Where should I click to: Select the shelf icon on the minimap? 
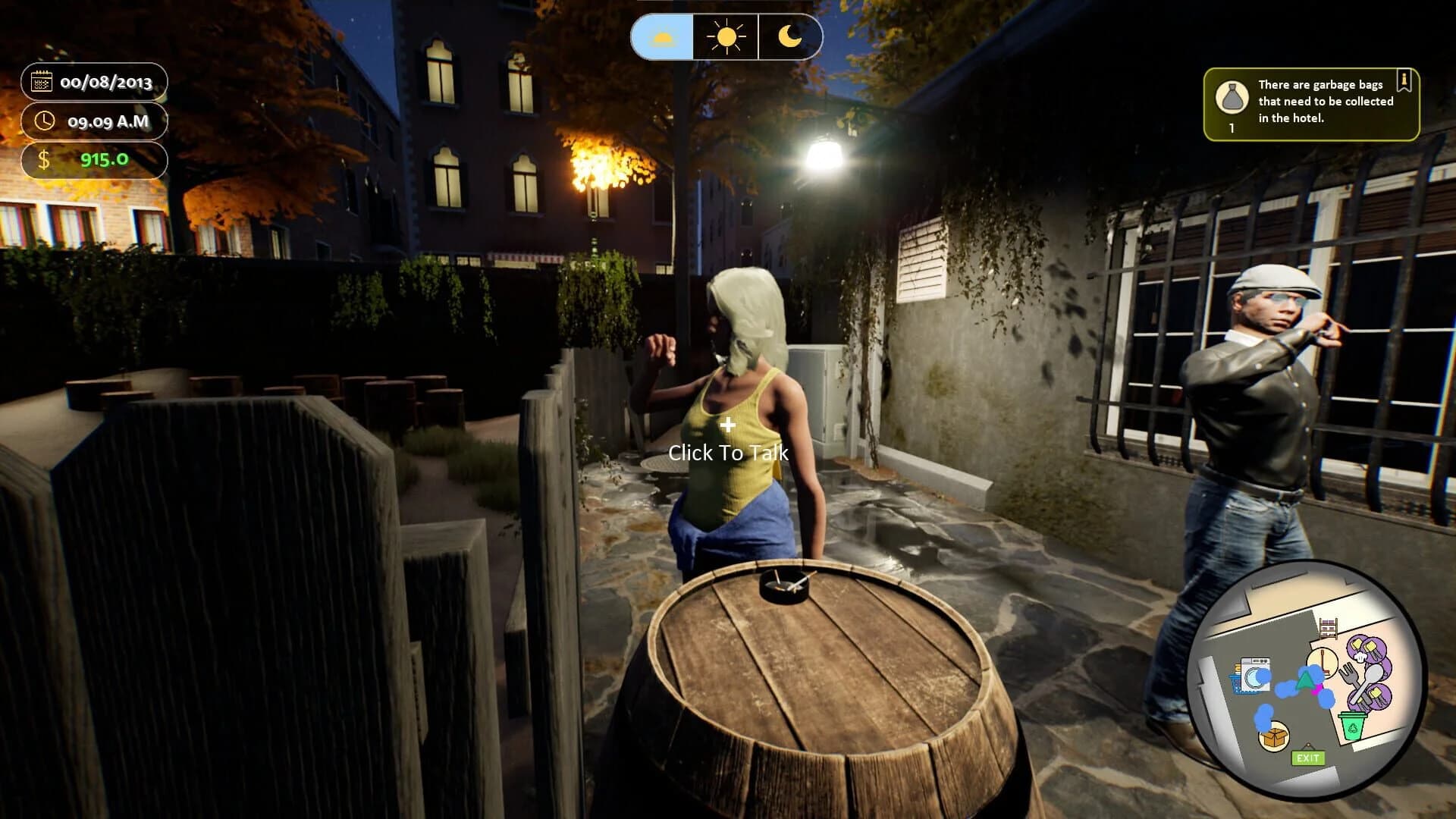coord(1329,626)
